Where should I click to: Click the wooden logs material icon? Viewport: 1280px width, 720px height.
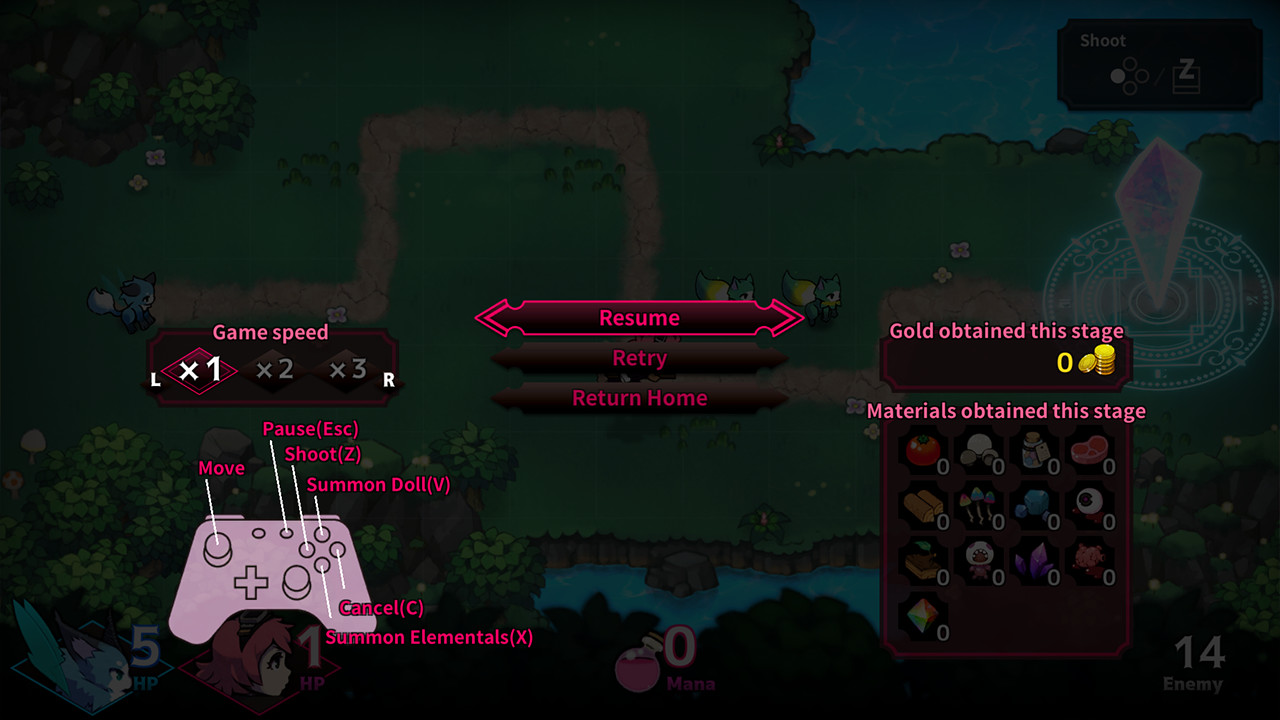pyautogui.click(x=920, y=505)
